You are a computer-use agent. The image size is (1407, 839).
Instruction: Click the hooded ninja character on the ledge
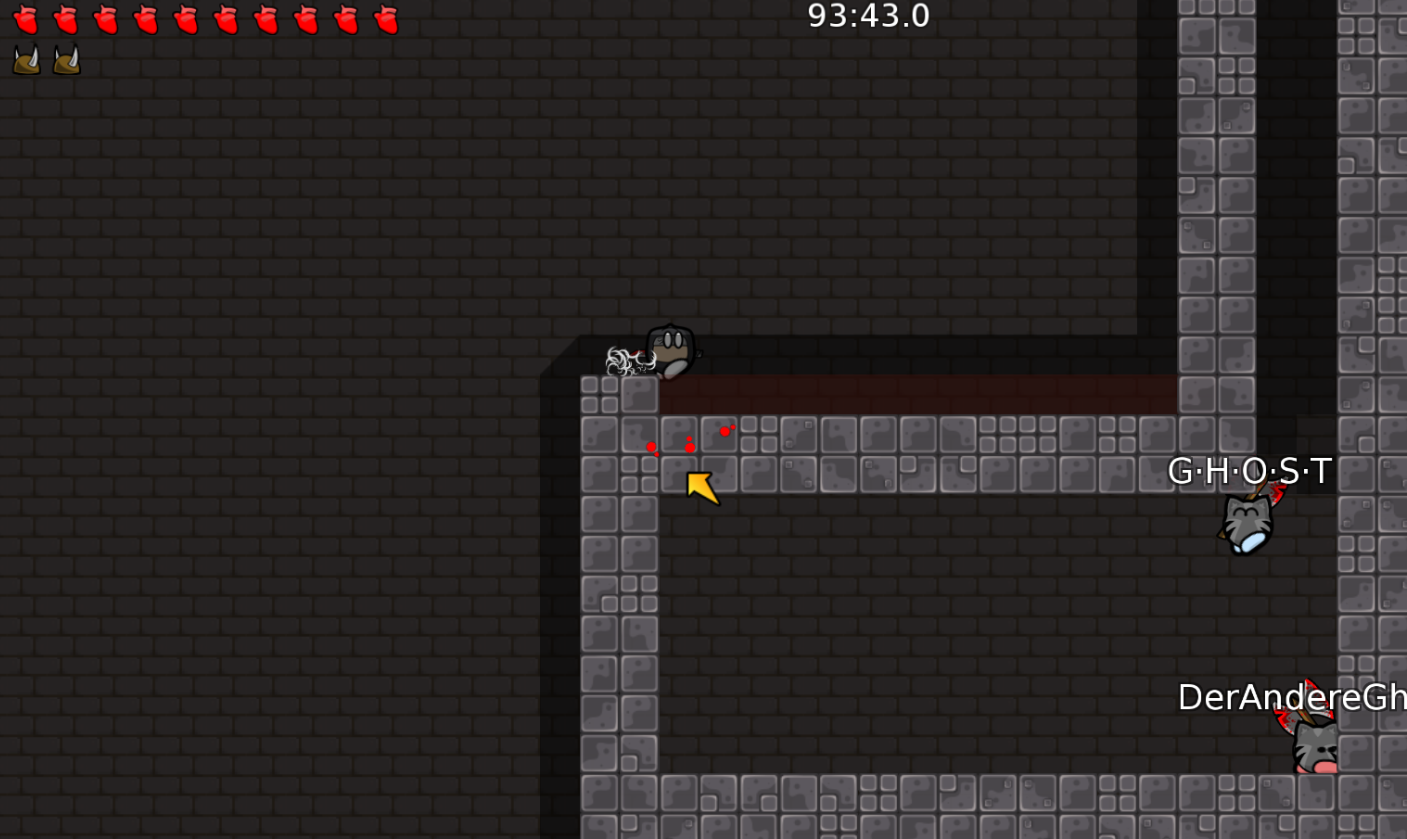tap(668, 350)
